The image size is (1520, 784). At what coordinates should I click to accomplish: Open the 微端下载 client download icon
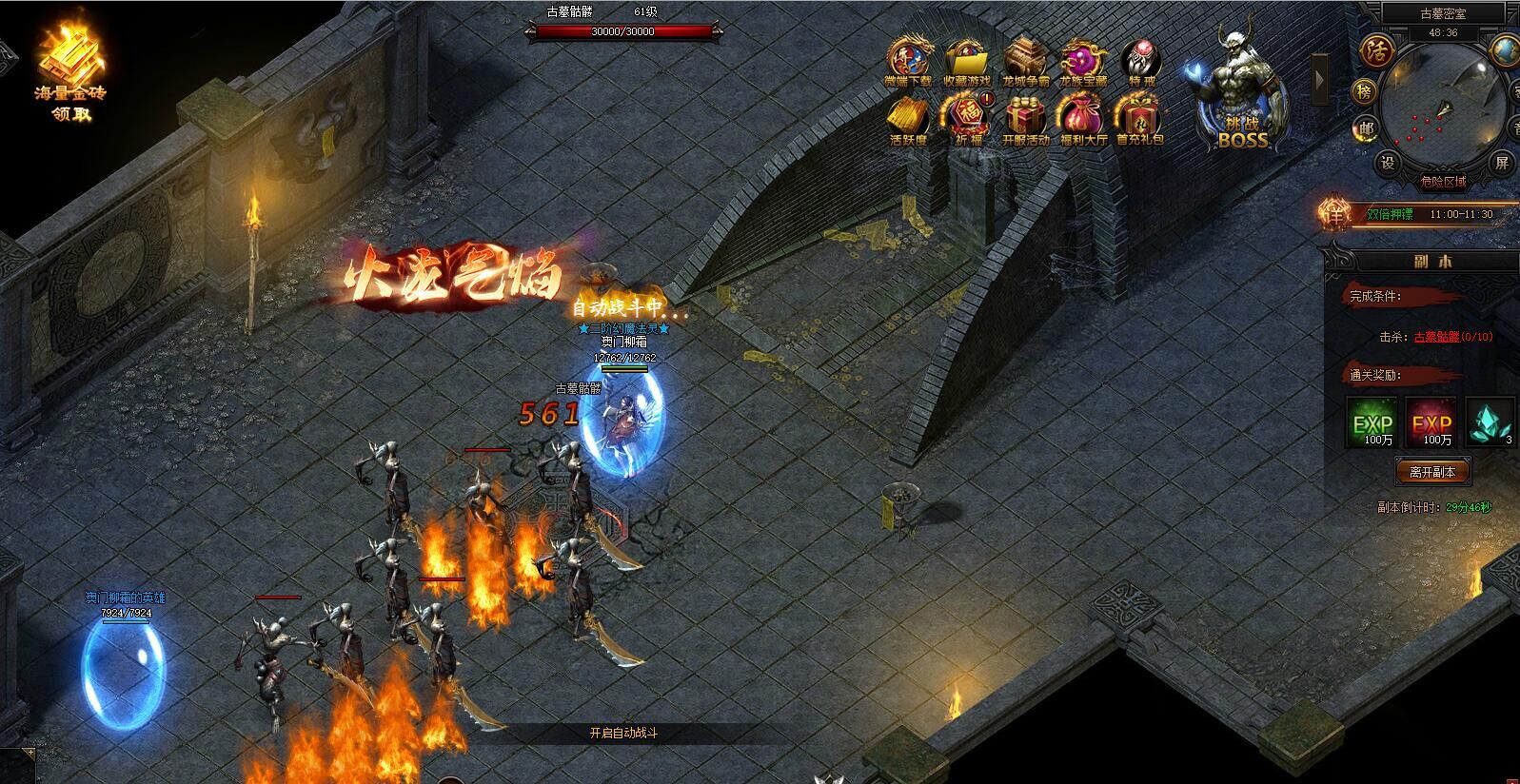(908, 62)
